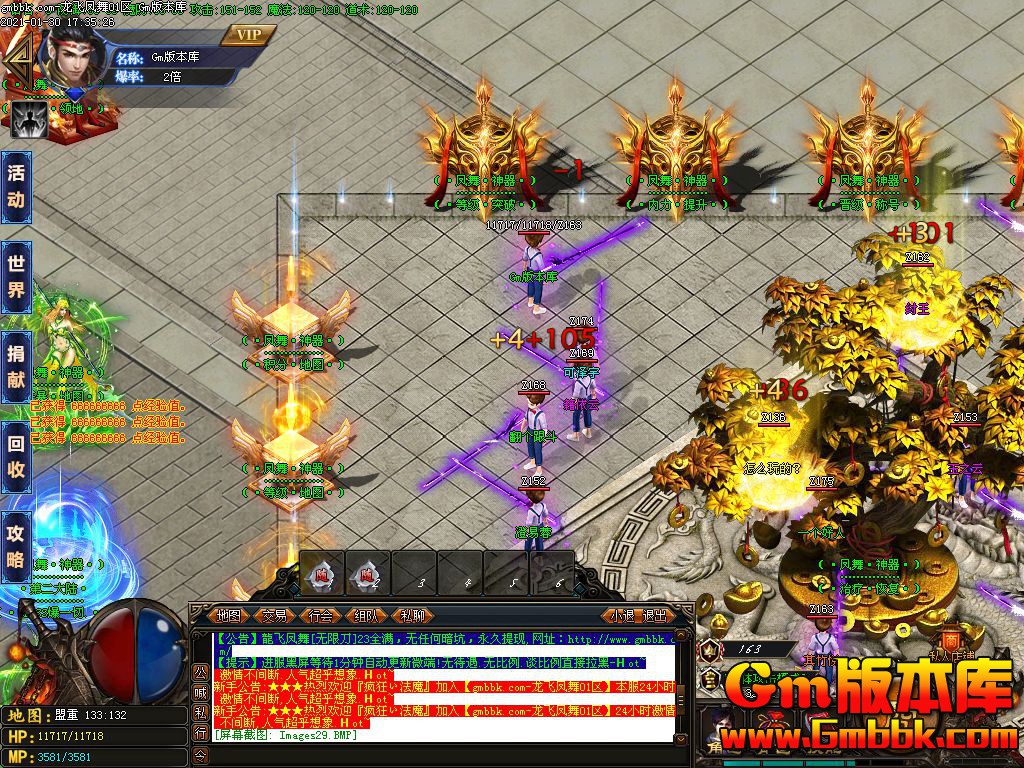
Task: Switch to 私聊 private chat
Action: pyautogui.click(x=412, y=616)
